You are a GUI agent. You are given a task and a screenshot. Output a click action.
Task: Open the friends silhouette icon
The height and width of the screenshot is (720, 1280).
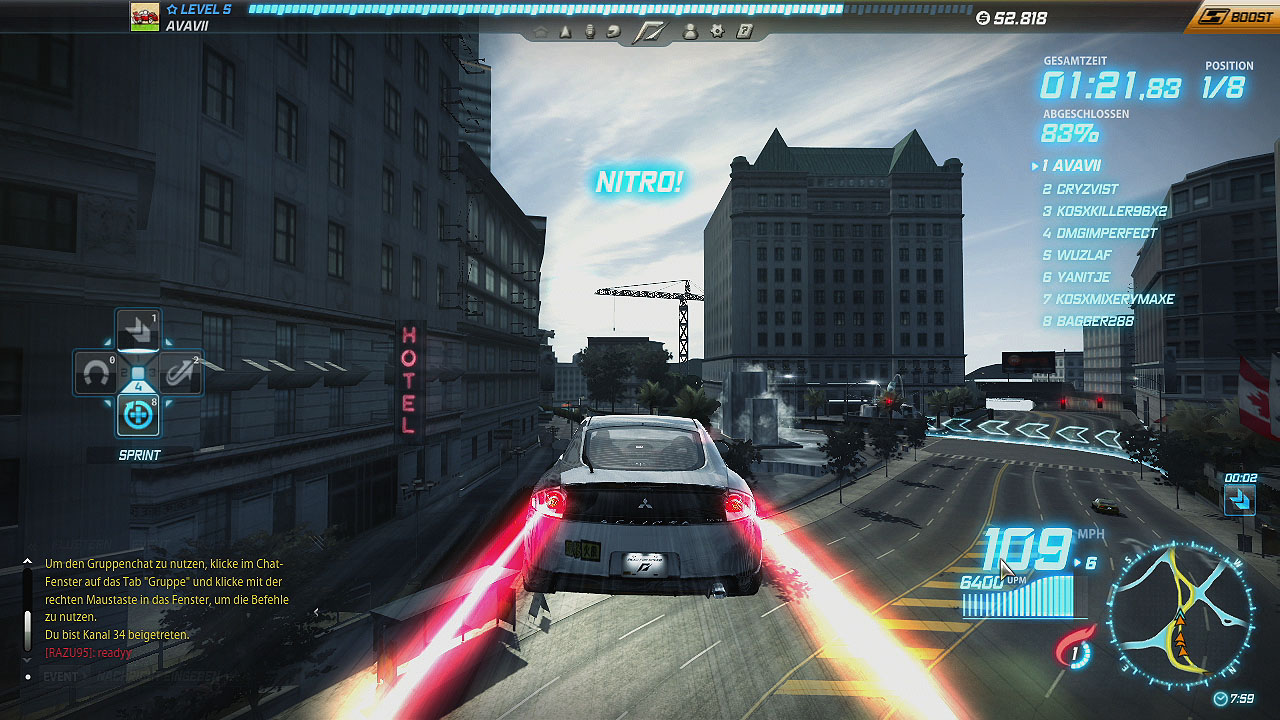(x=690, y=32)
